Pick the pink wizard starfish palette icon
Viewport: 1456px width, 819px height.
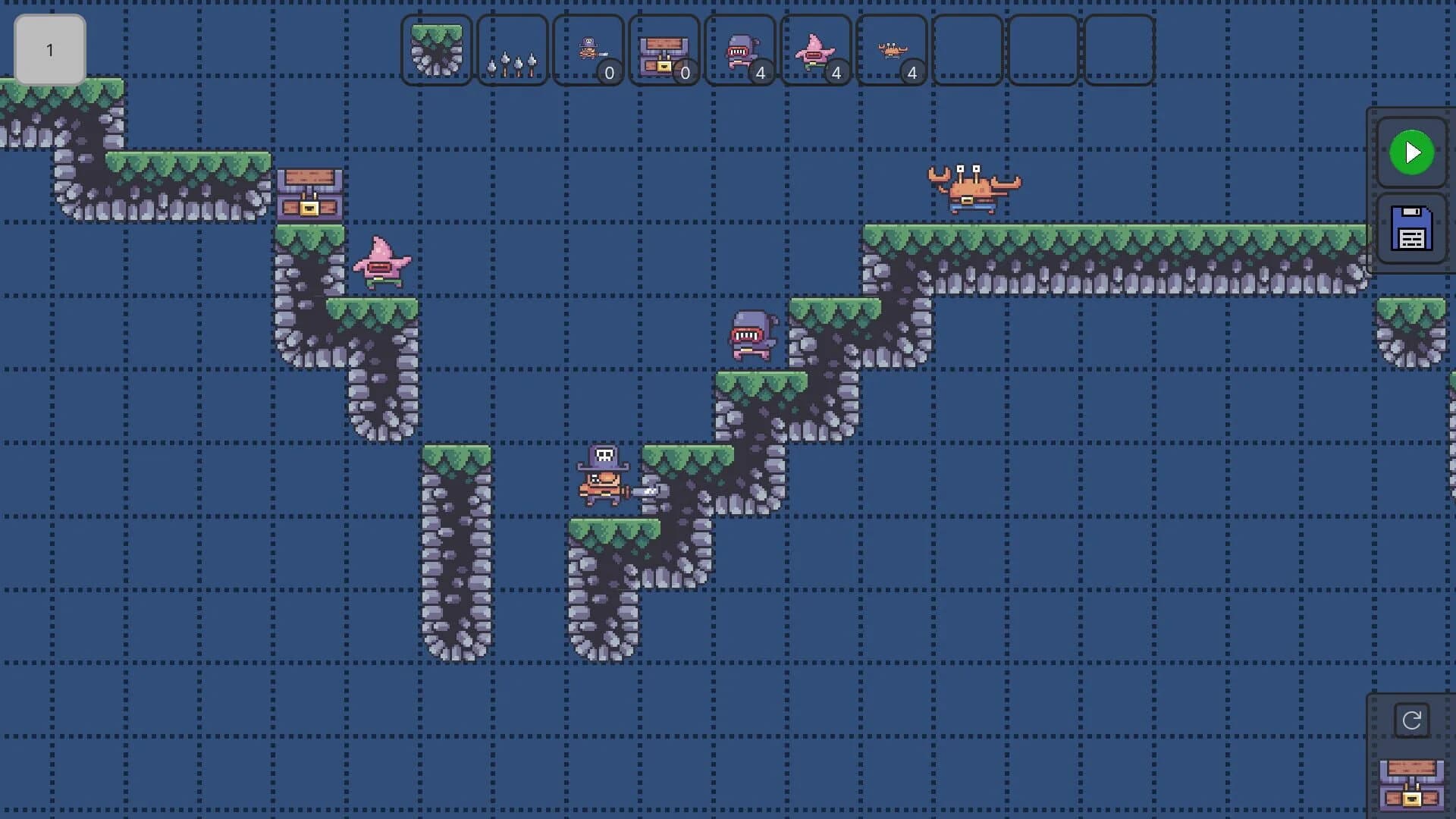(816, 50)
